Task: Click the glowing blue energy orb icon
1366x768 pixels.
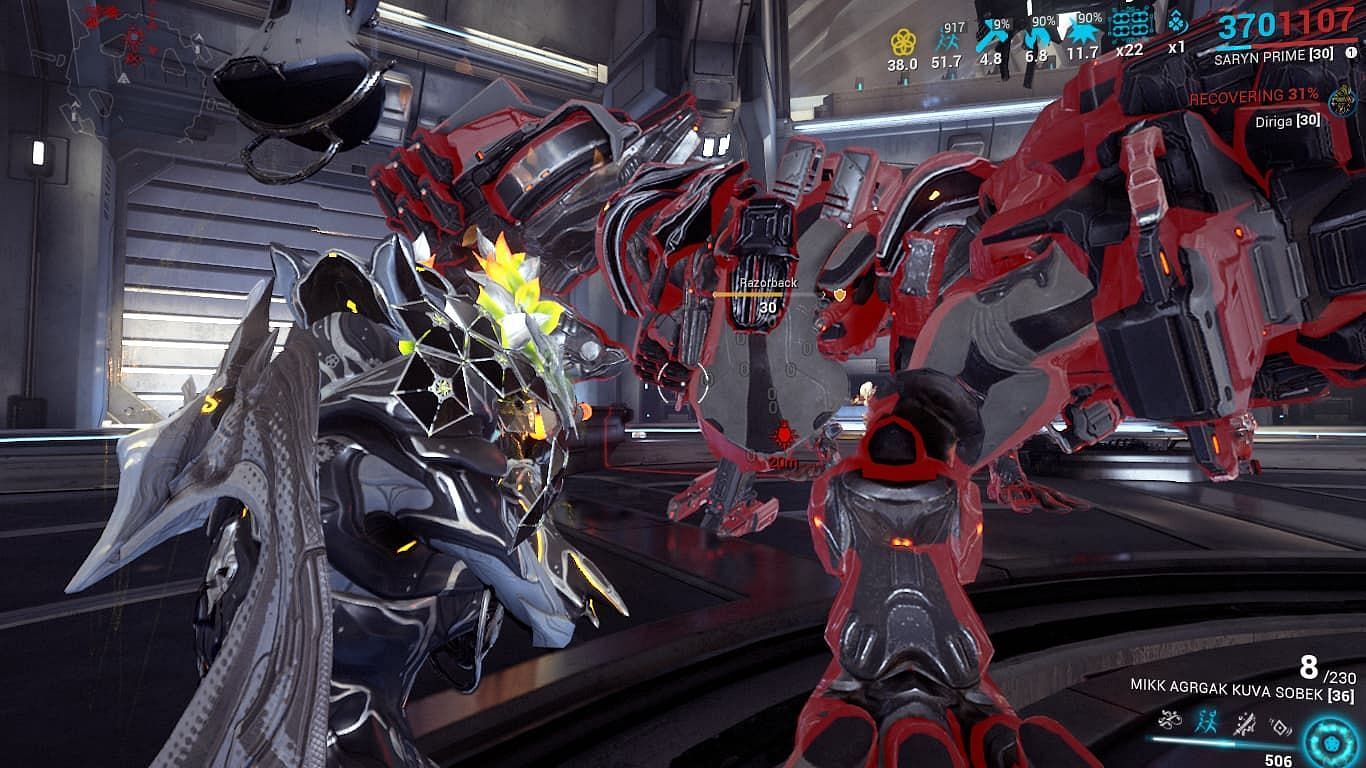Action: click(x=1329, y=741)
